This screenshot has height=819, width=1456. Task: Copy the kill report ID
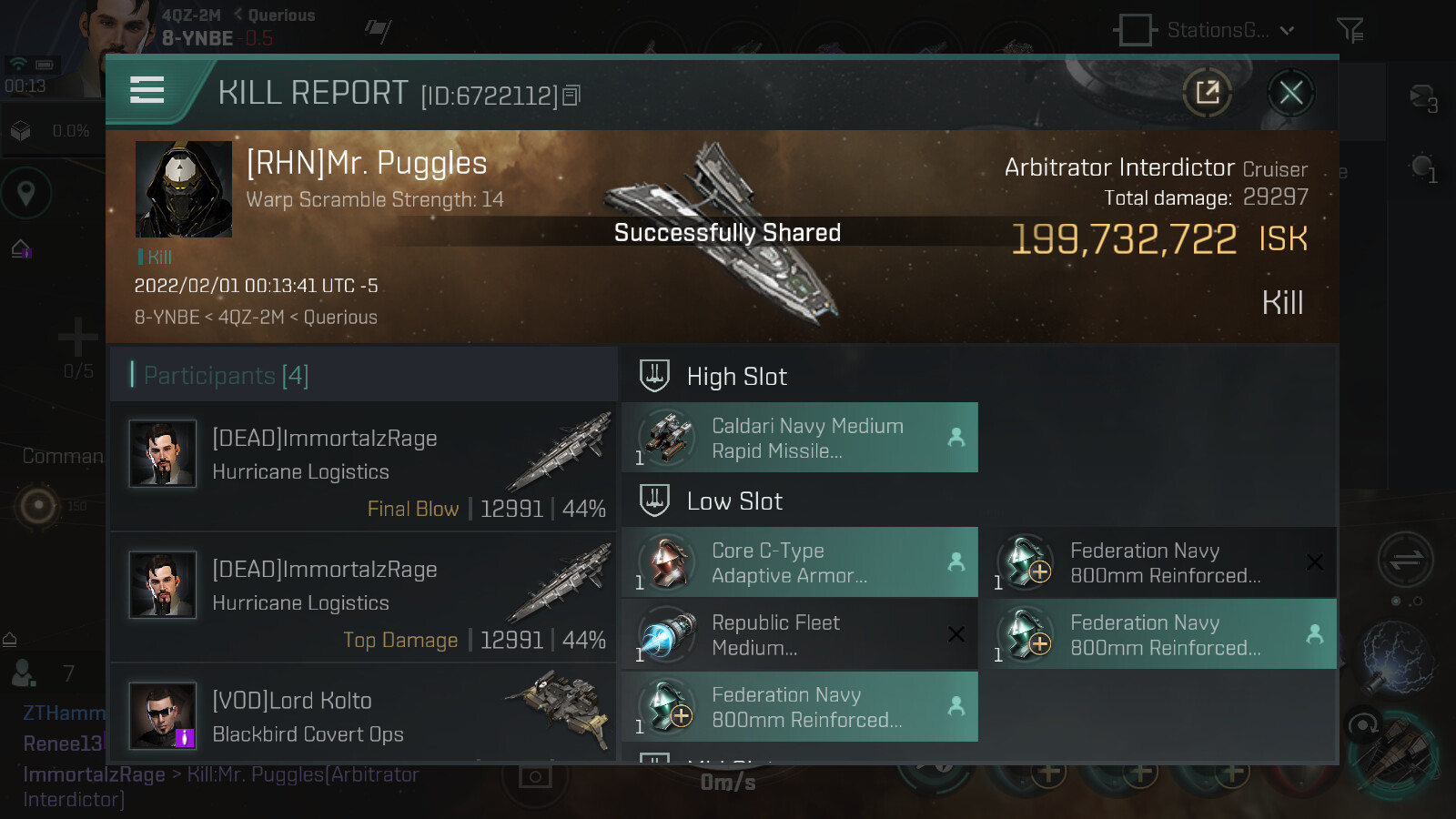(x=571, y=96)
